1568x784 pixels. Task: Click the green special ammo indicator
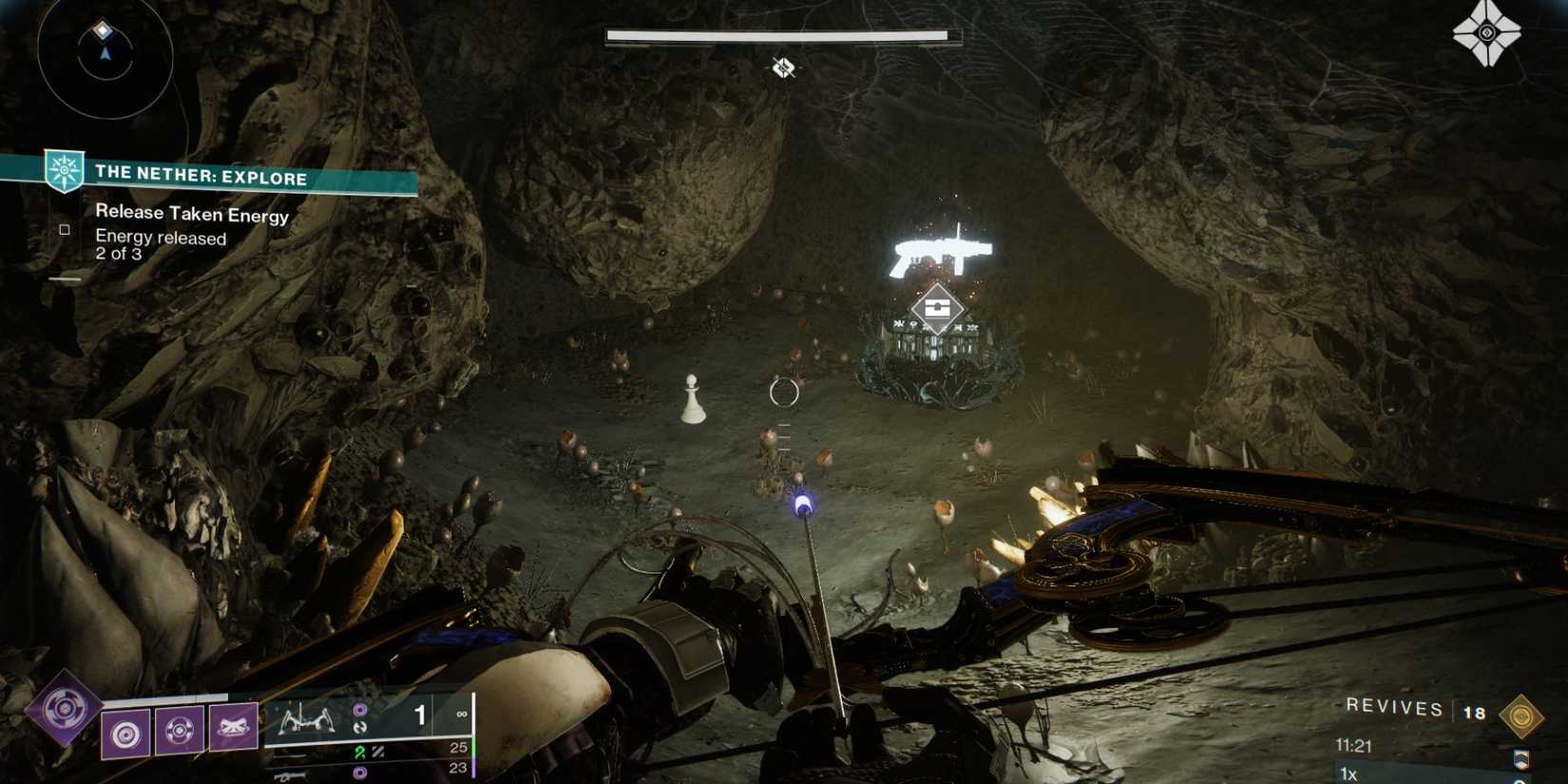[x=359, y=750]
